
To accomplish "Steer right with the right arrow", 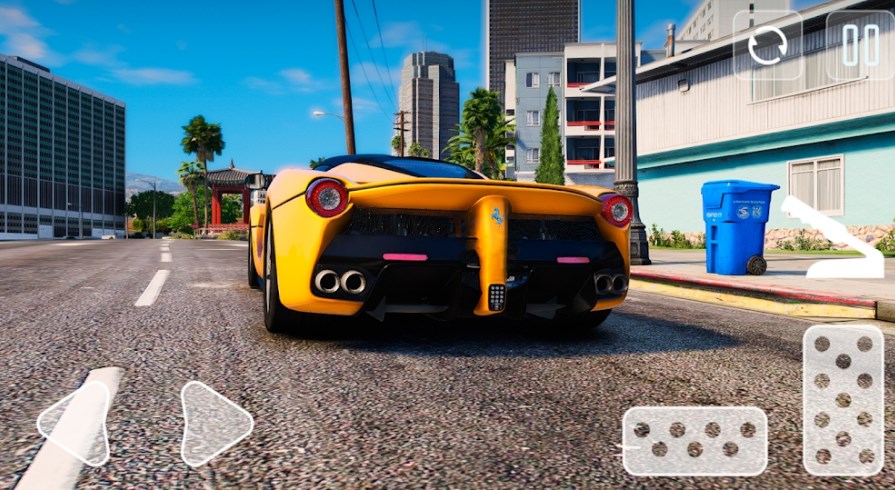I will point(214,424).
